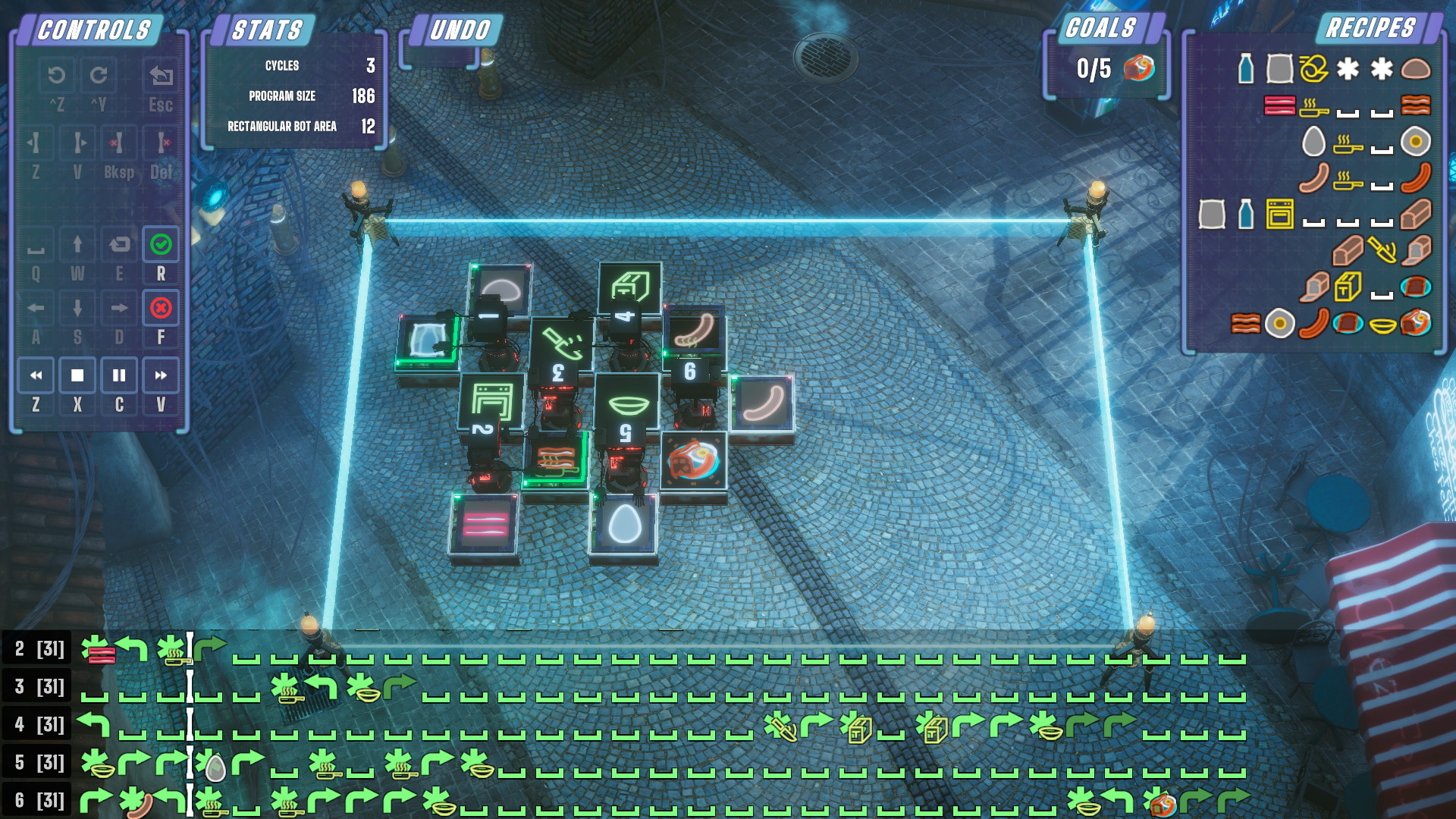
Task: Select the loop instruction icon
Action: tap(119, 244)
